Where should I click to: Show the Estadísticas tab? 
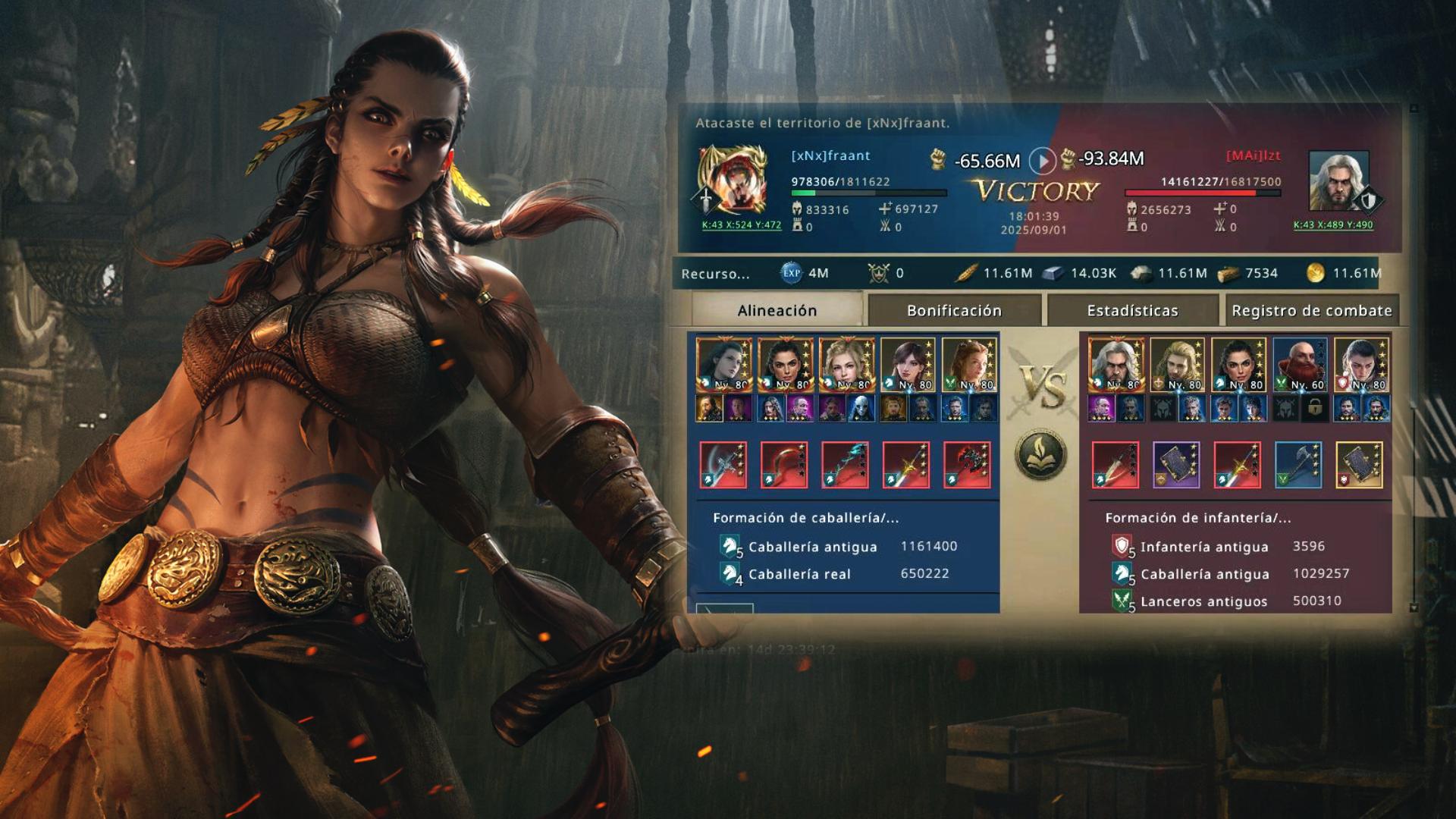[1132, 310]
